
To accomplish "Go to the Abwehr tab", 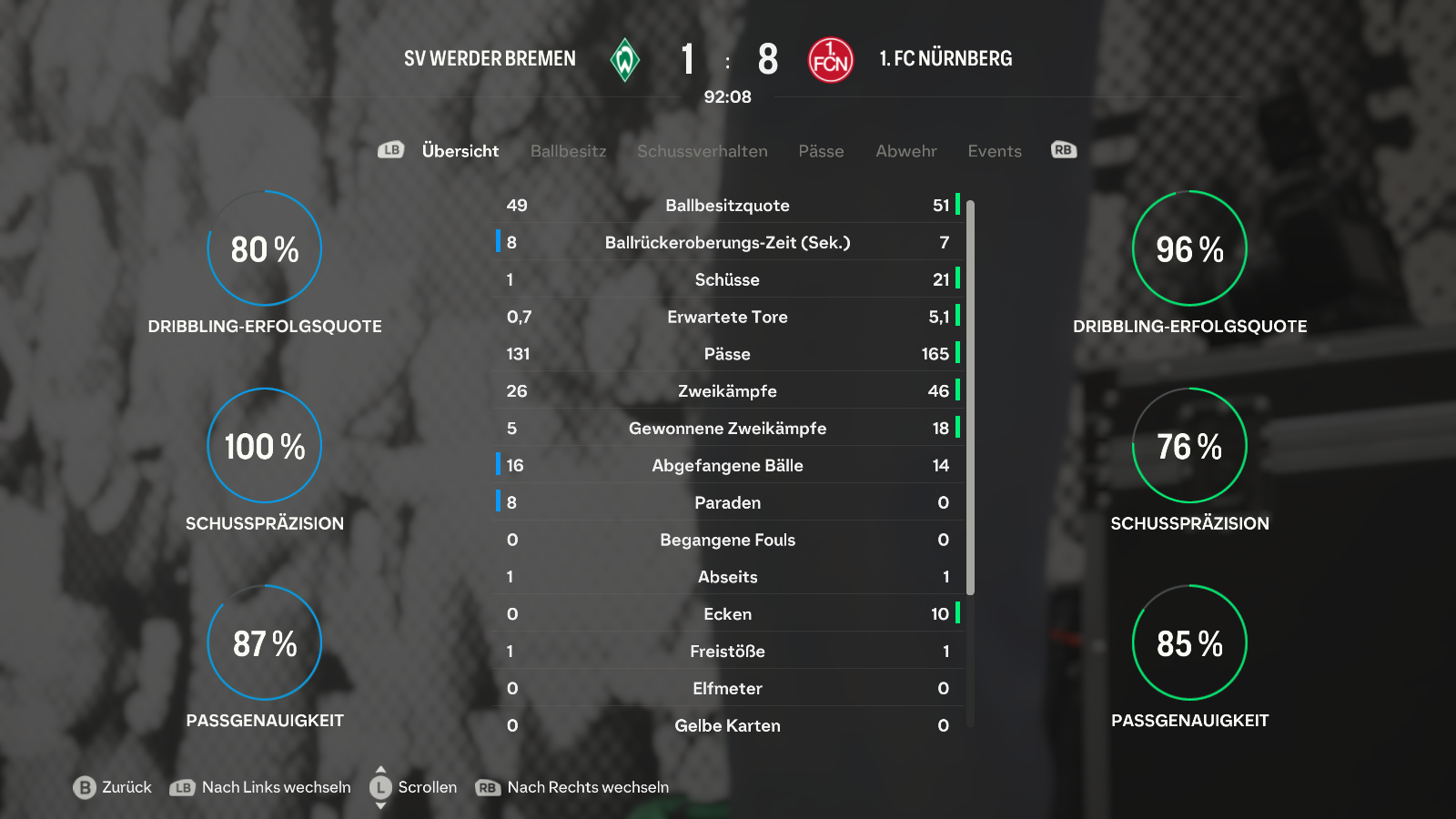I will [x=905, y=151].
